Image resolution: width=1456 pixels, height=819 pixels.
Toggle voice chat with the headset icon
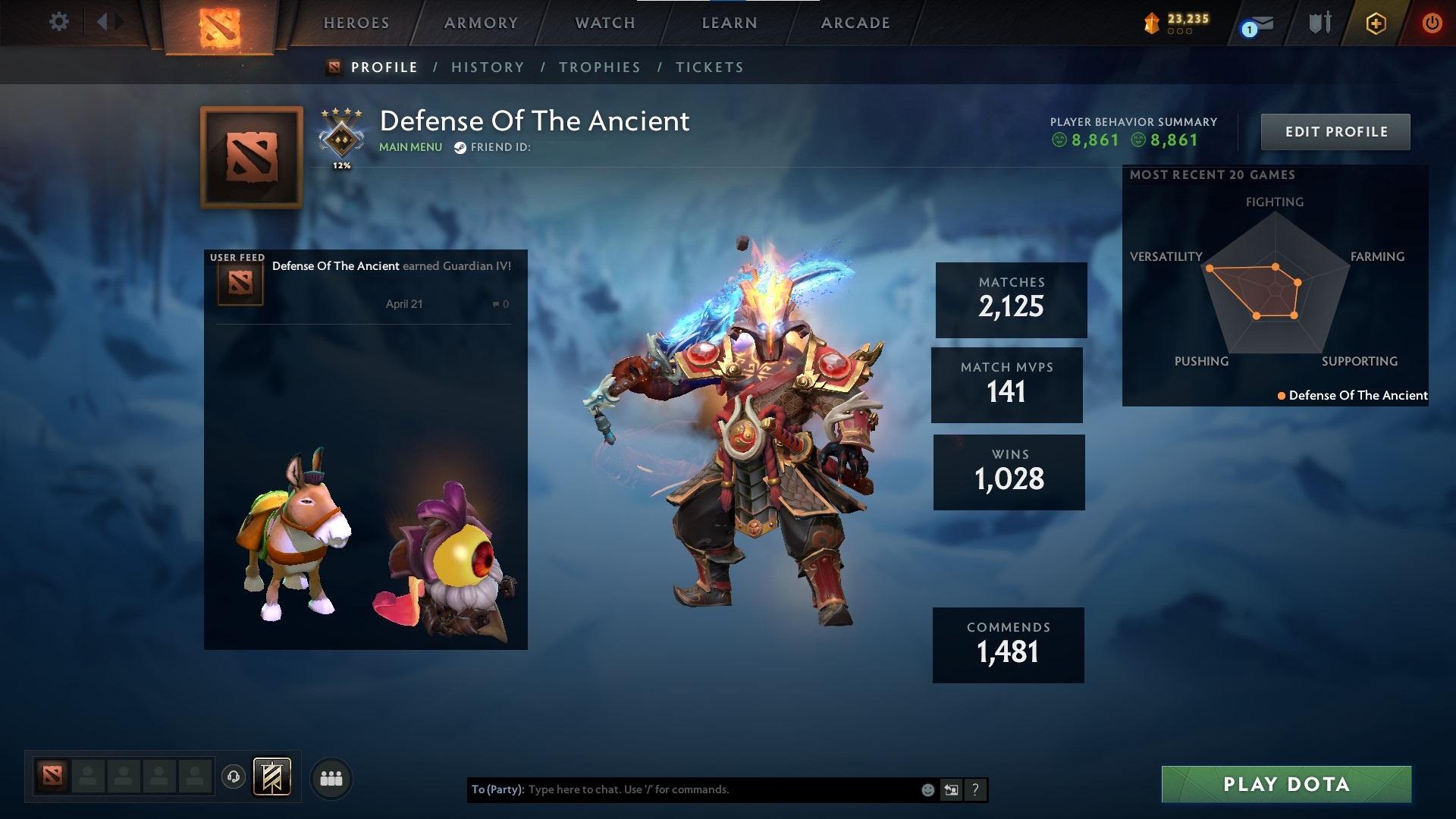[233, 777]
